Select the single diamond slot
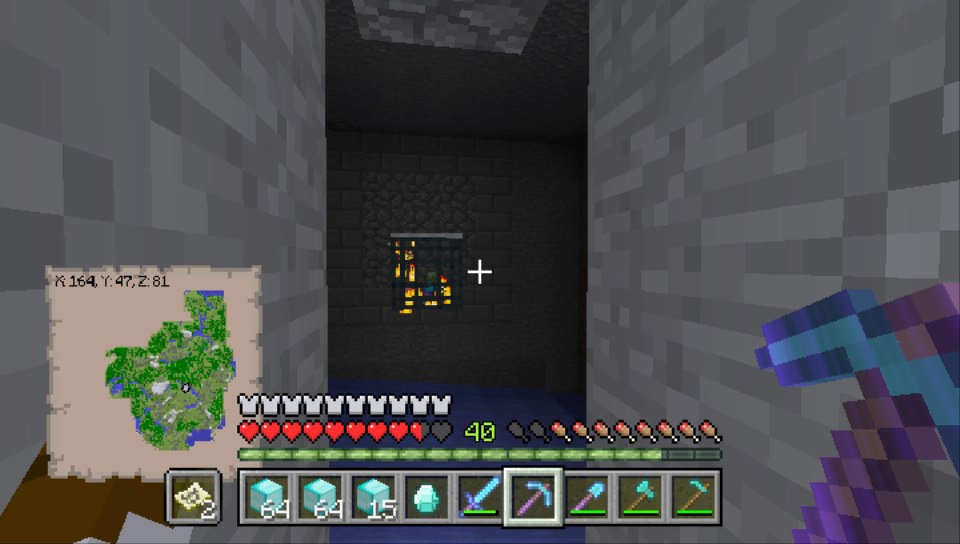The image size is (960, 544). [425, 497]
